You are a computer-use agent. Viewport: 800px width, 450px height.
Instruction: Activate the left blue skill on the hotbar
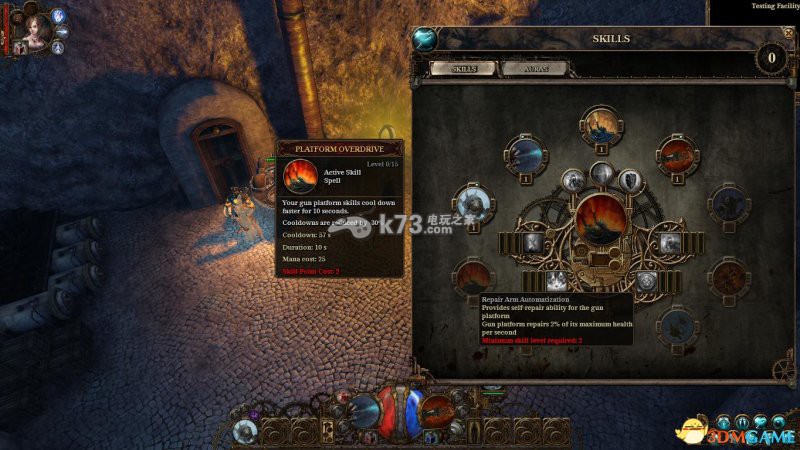point(363,410)
